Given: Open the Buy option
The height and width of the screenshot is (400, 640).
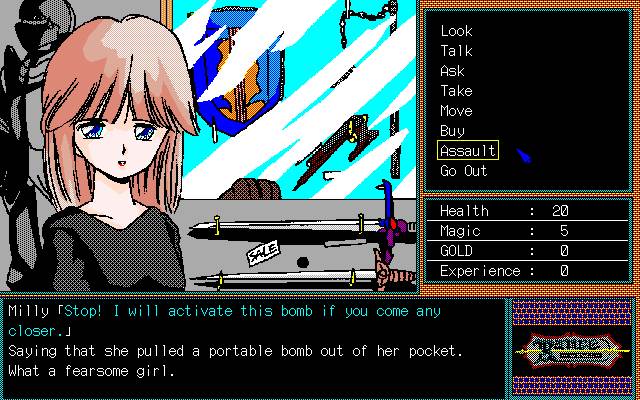Looking at the screenshot, I should tap(452, 131).
